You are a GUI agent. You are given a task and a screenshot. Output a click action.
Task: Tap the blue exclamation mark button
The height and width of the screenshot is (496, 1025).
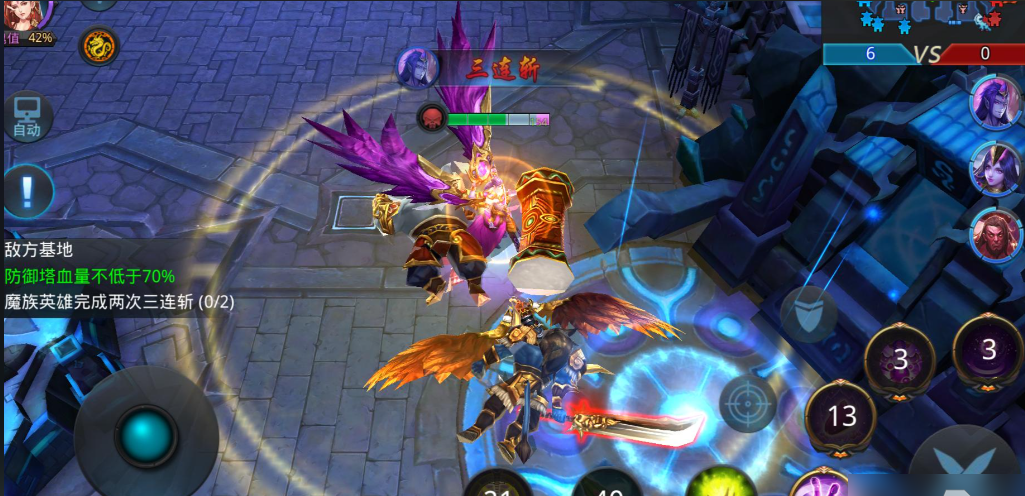pyautogui.click(x=28, y=189)
